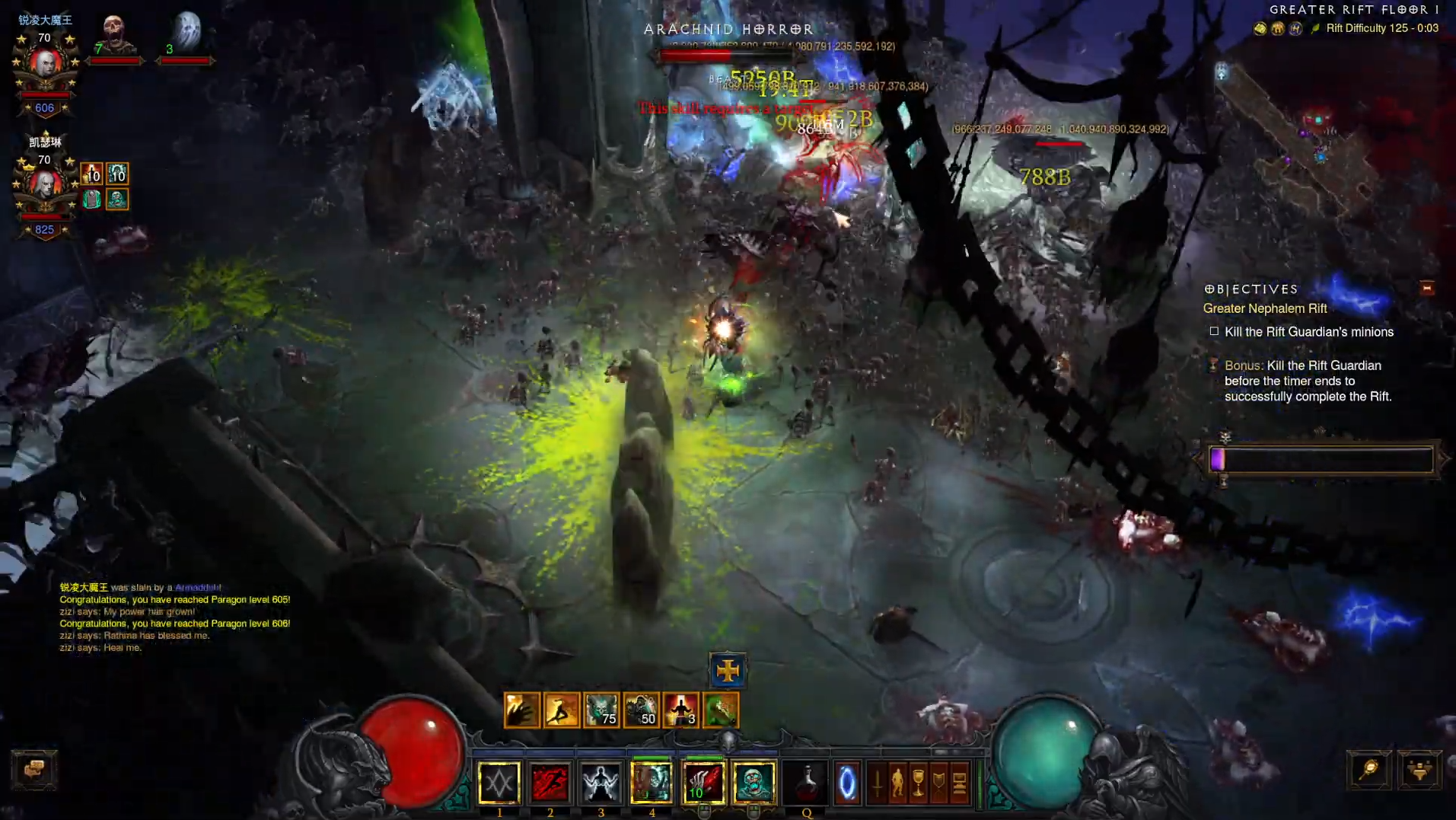This screenshot has height=820, width=1456.
Task: Drink the red health potion
Action: pyautogui.click(x=806, y=783)
